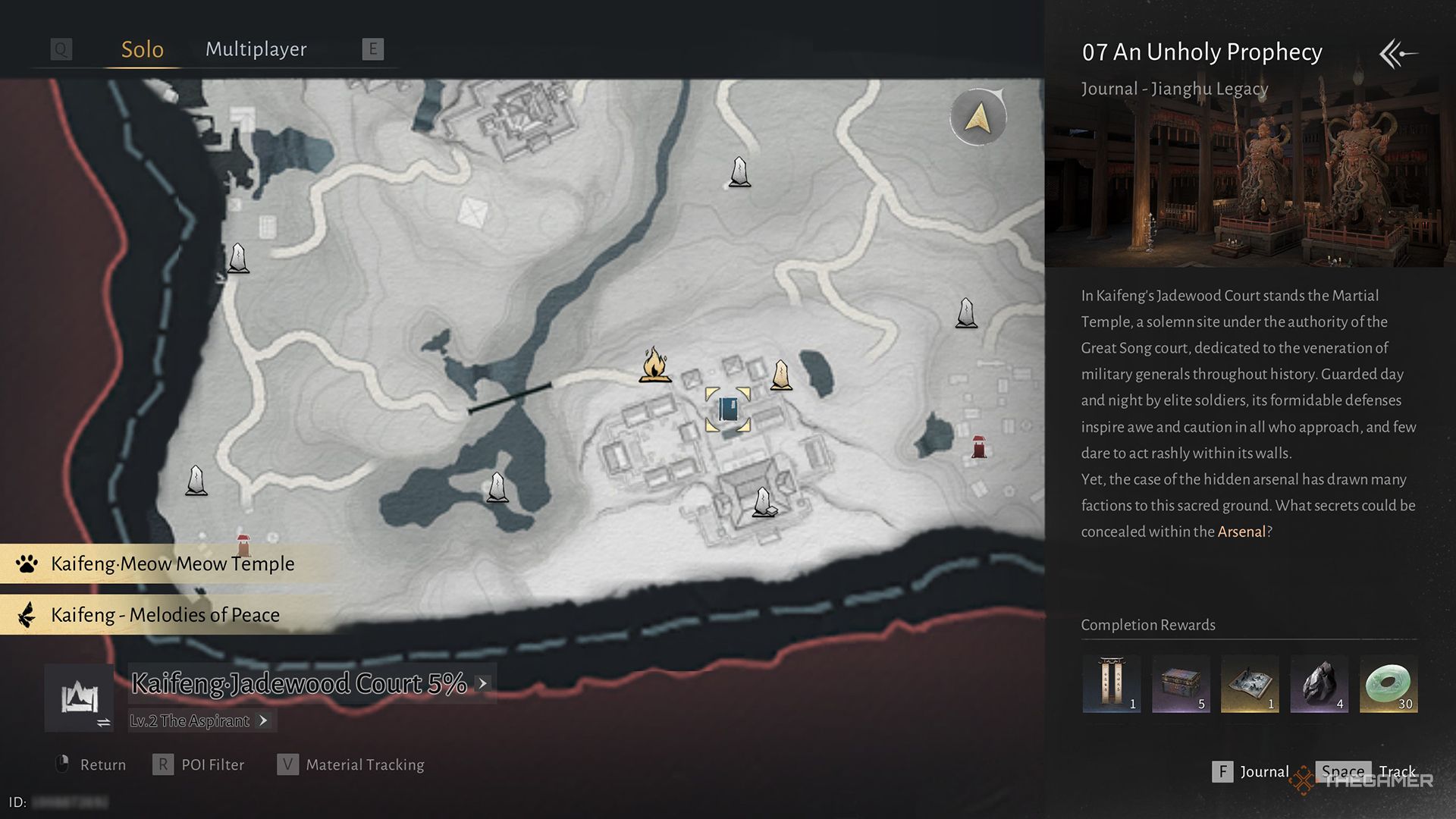Screen dimensions: 1456x819
Task: Click the region map icon beside Jadewood Court
Action: pyautogui.click(x=79, y=696)
